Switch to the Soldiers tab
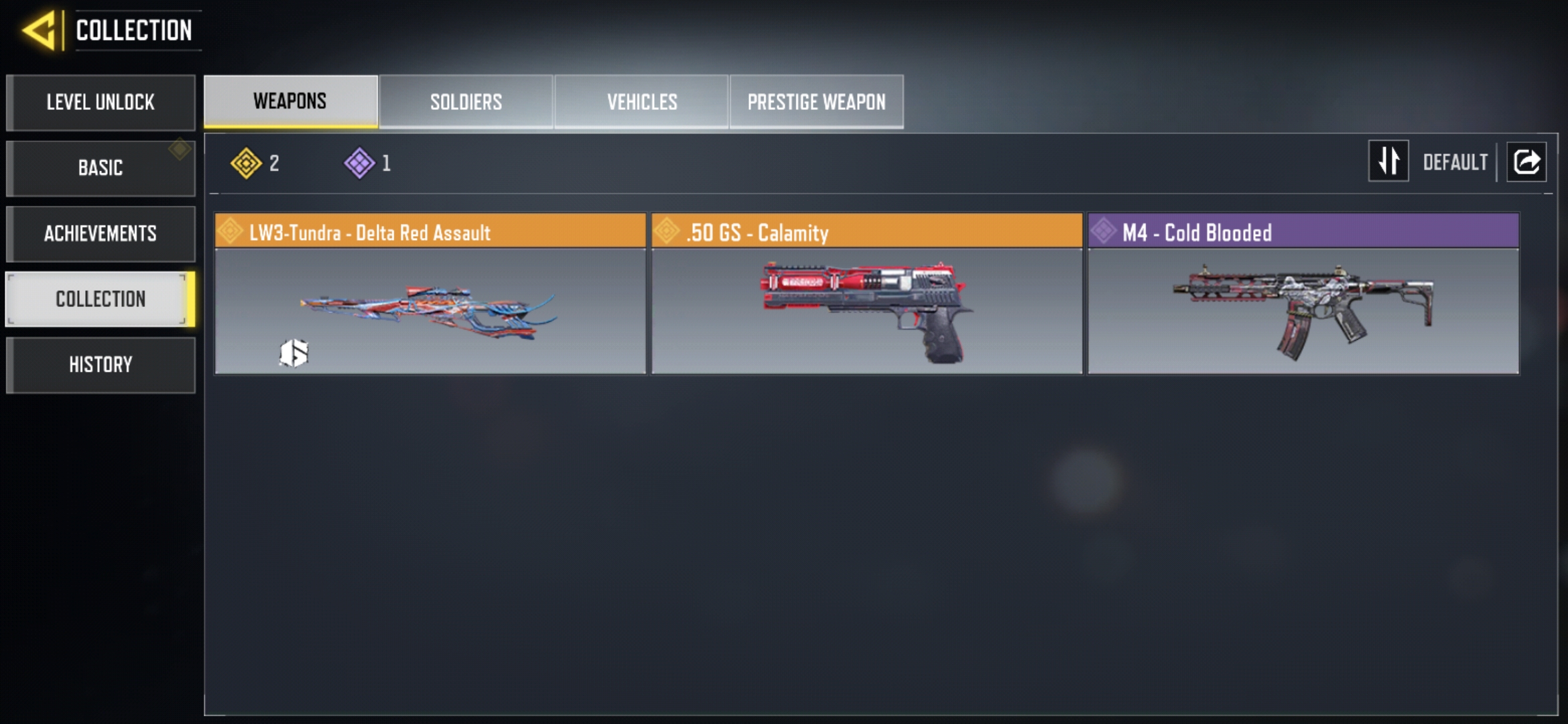Viewport: 1568px width, 724px height. (x=466, y=102)
